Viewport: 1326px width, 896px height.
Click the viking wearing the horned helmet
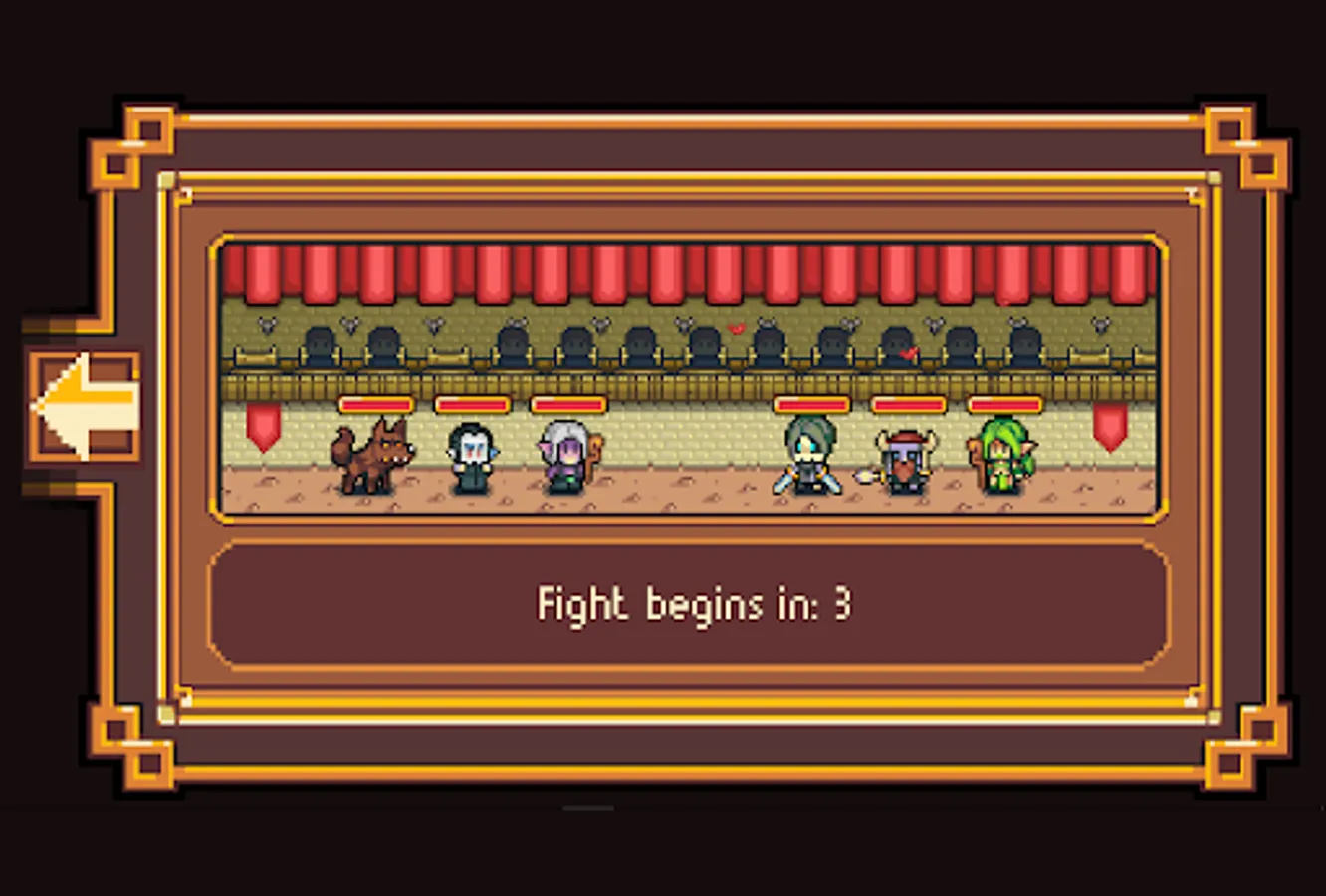tap(905, 460)
